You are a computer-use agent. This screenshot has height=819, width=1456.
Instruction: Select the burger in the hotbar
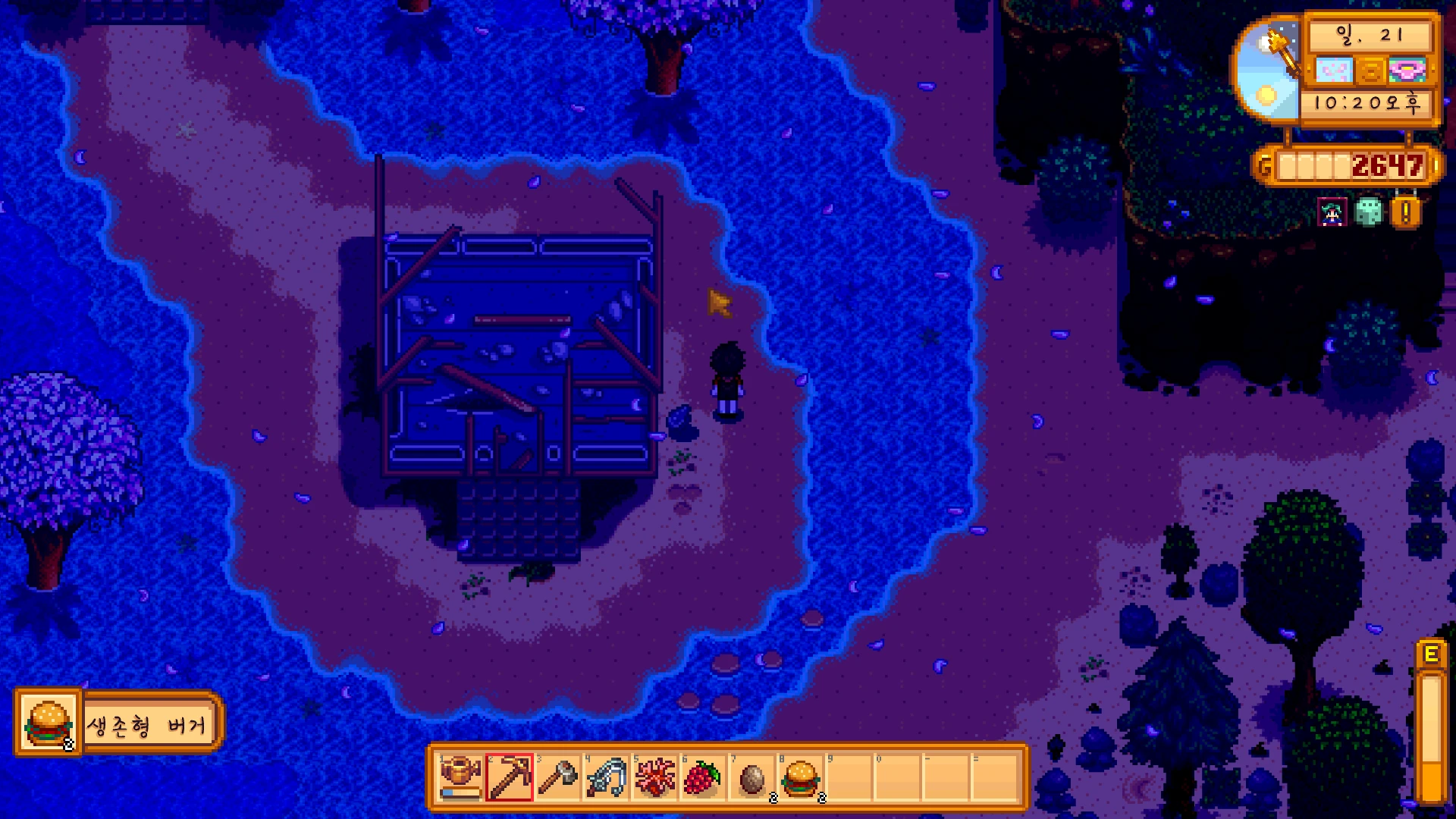click(800, 777)
